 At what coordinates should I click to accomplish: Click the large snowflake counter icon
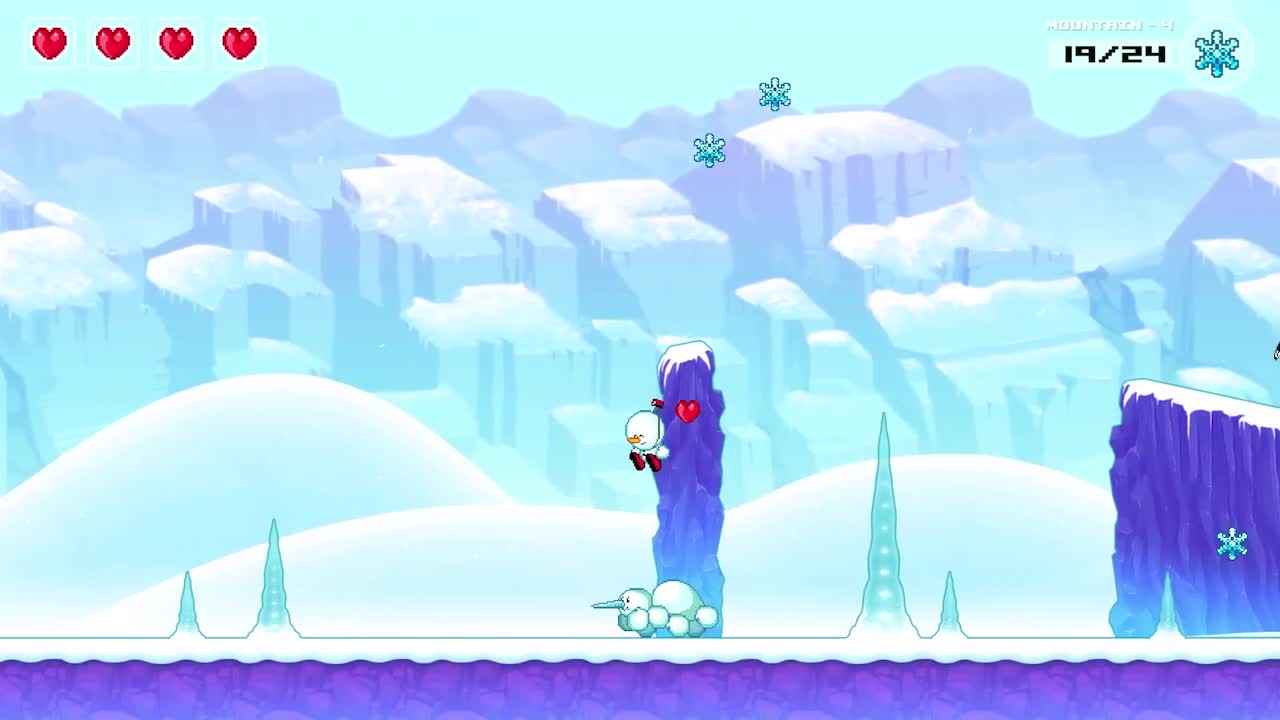[1216, 55]
